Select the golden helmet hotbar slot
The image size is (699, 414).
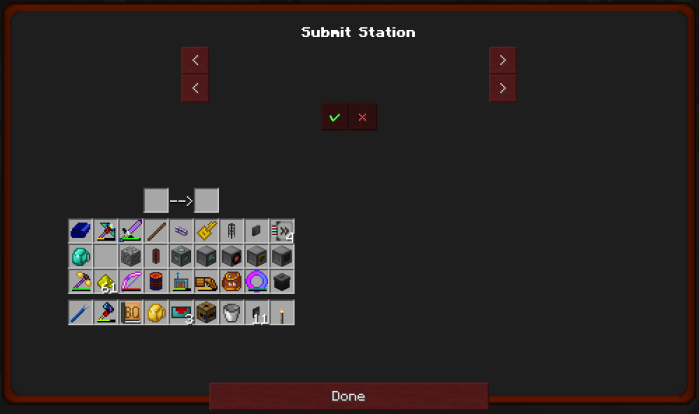[156, 313]
